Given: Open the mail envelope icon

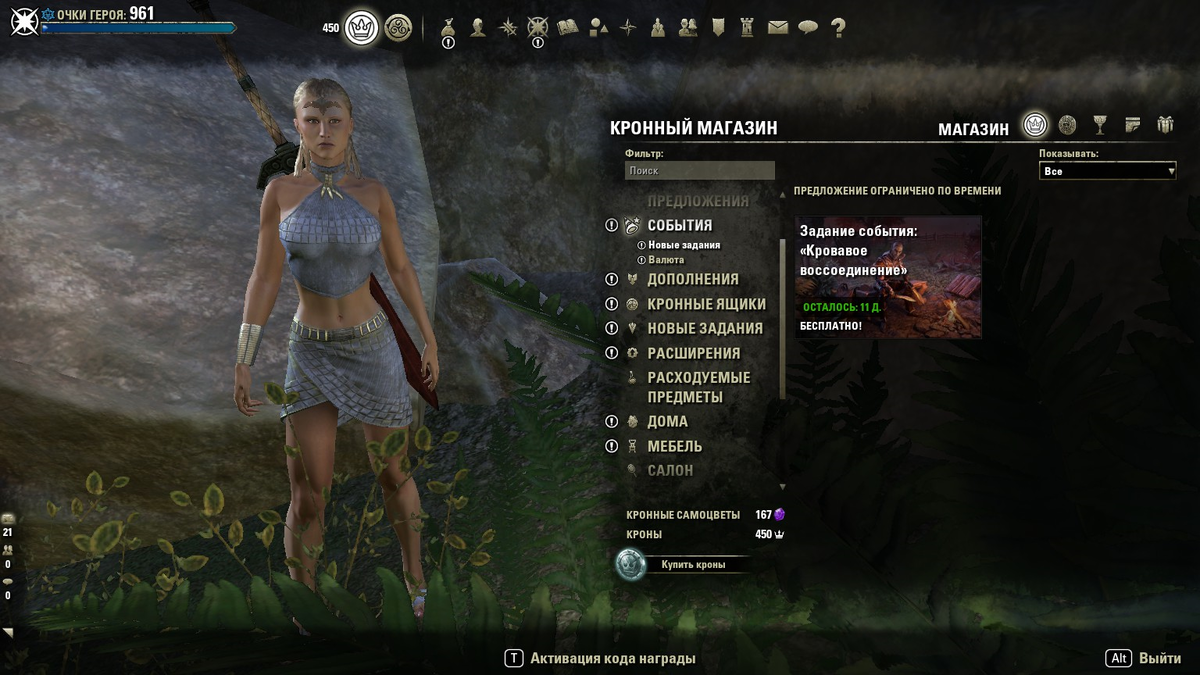Looking at the screenshot, I should pos(778,28).
